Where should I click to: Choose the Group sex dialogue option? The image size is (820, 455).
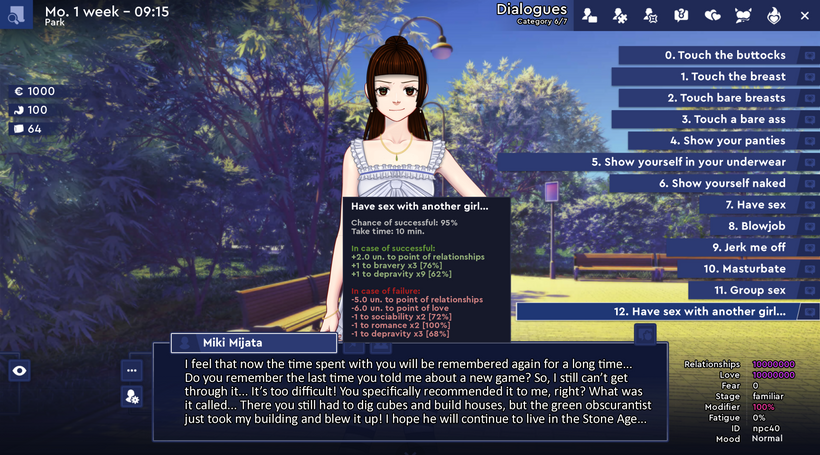click(x=752, y=290)
